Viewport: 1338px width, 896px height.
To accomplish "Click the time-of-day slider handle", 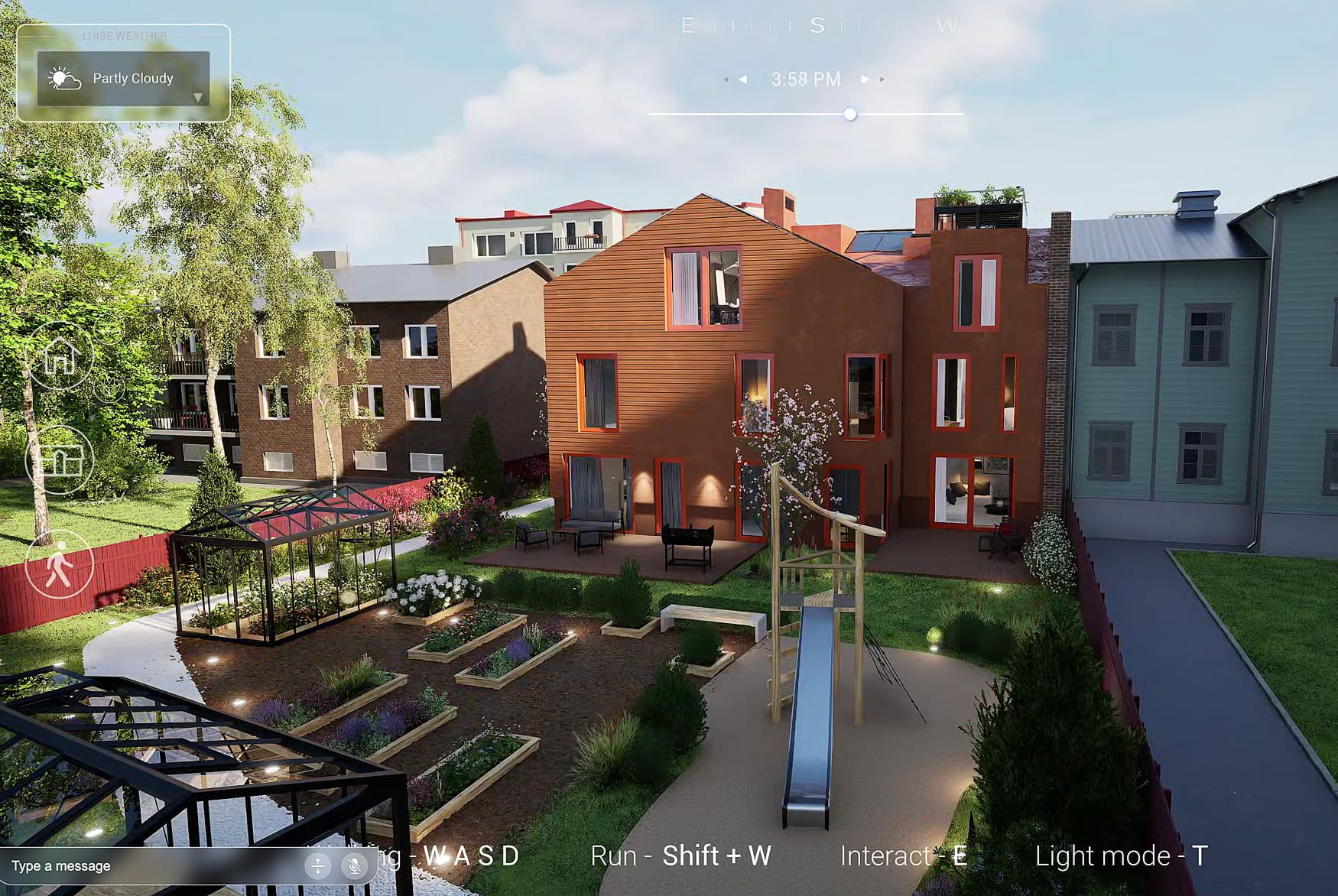I will click(x=850, y=114).
